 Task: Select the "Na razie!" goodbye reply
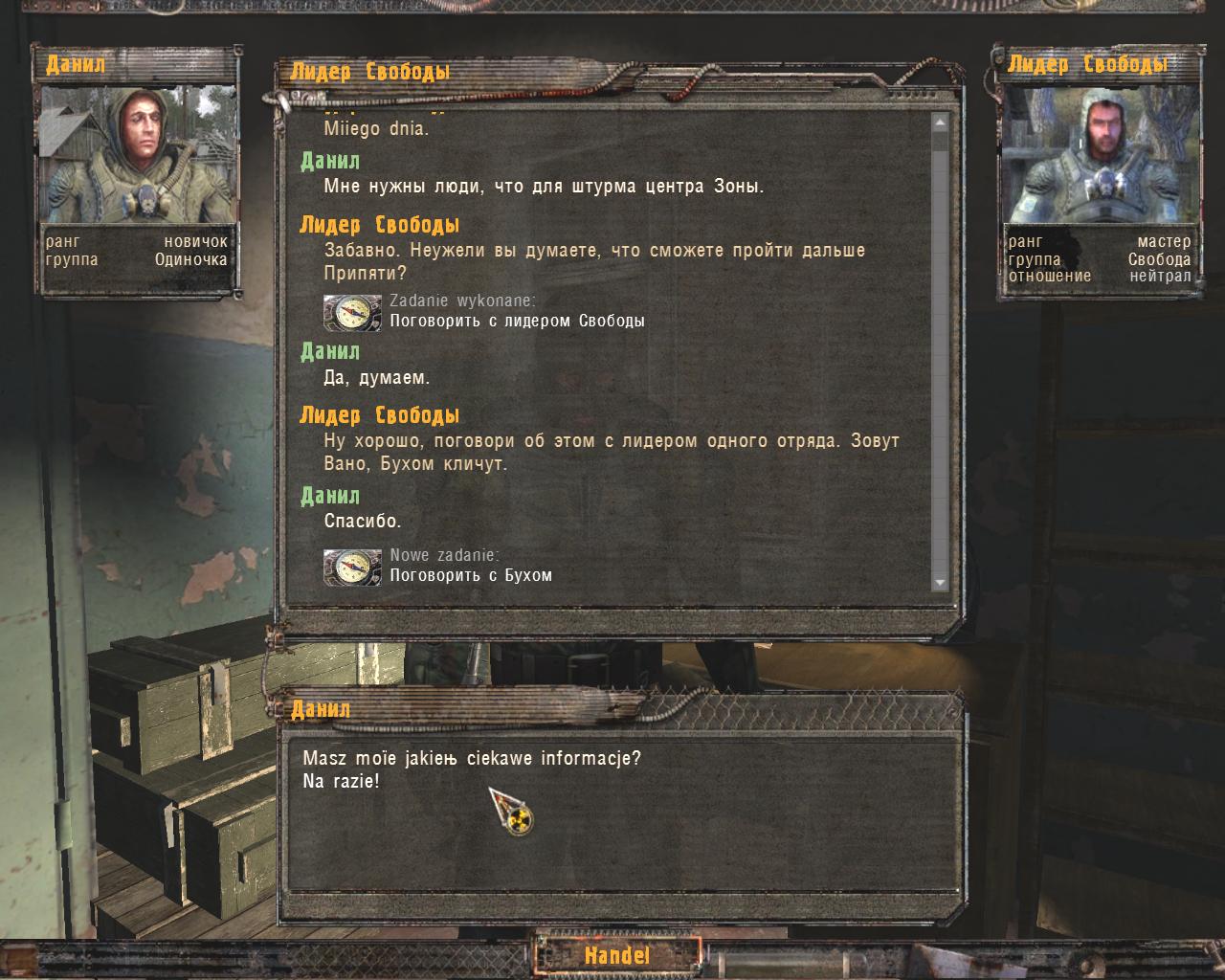click(341, 781)
